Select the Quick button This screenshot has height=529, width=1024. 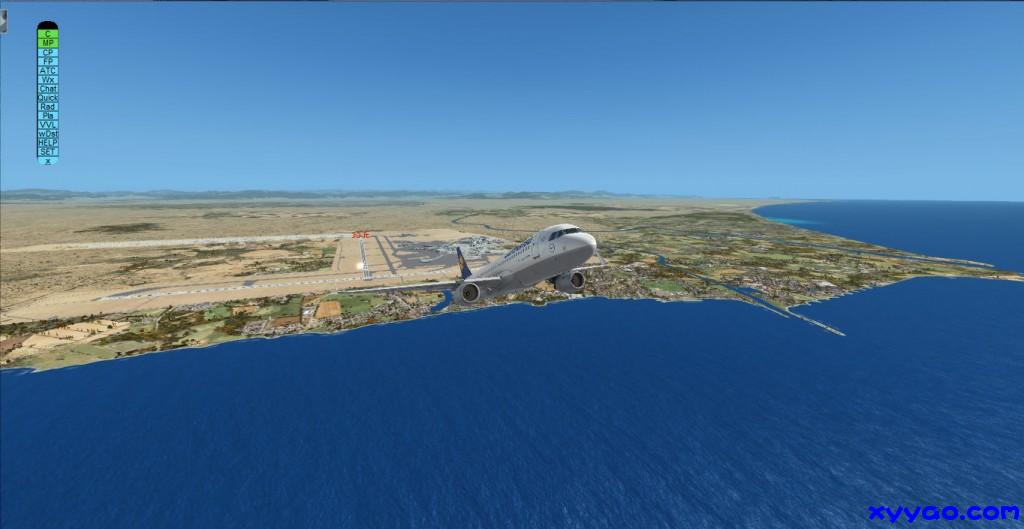tap(47, 97)
